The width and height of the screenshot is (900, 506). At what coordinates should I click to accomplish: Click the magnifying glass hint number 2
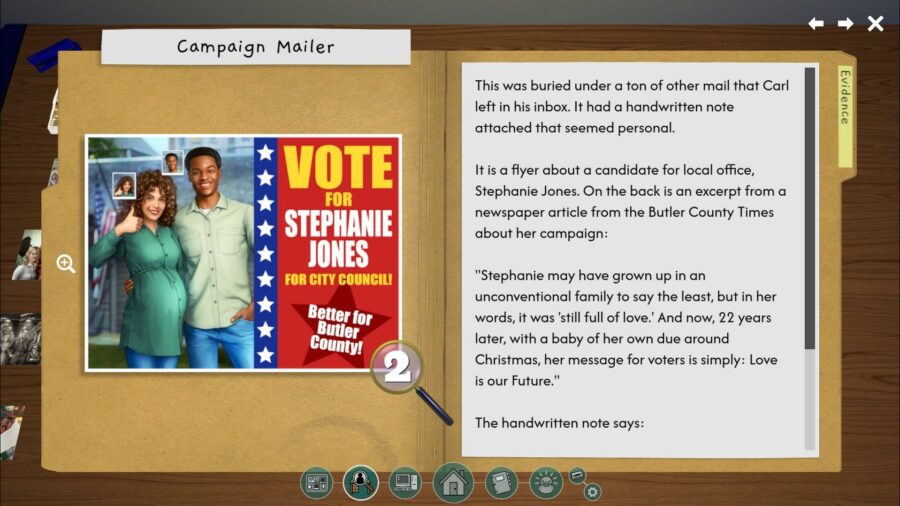coord(398,368)
